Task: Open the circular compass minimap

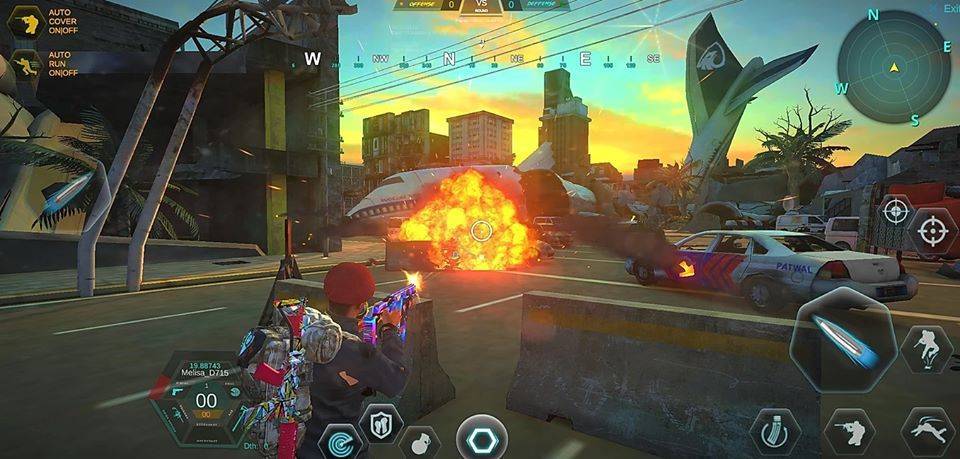Action: point(893,67)
